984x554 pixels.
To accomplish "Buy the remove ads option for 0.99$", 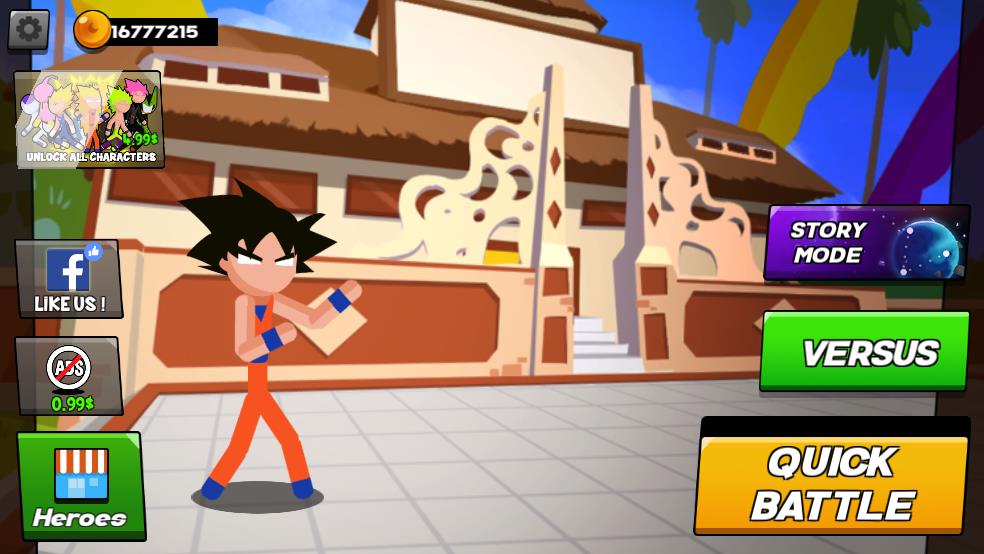I will [69, 376].
